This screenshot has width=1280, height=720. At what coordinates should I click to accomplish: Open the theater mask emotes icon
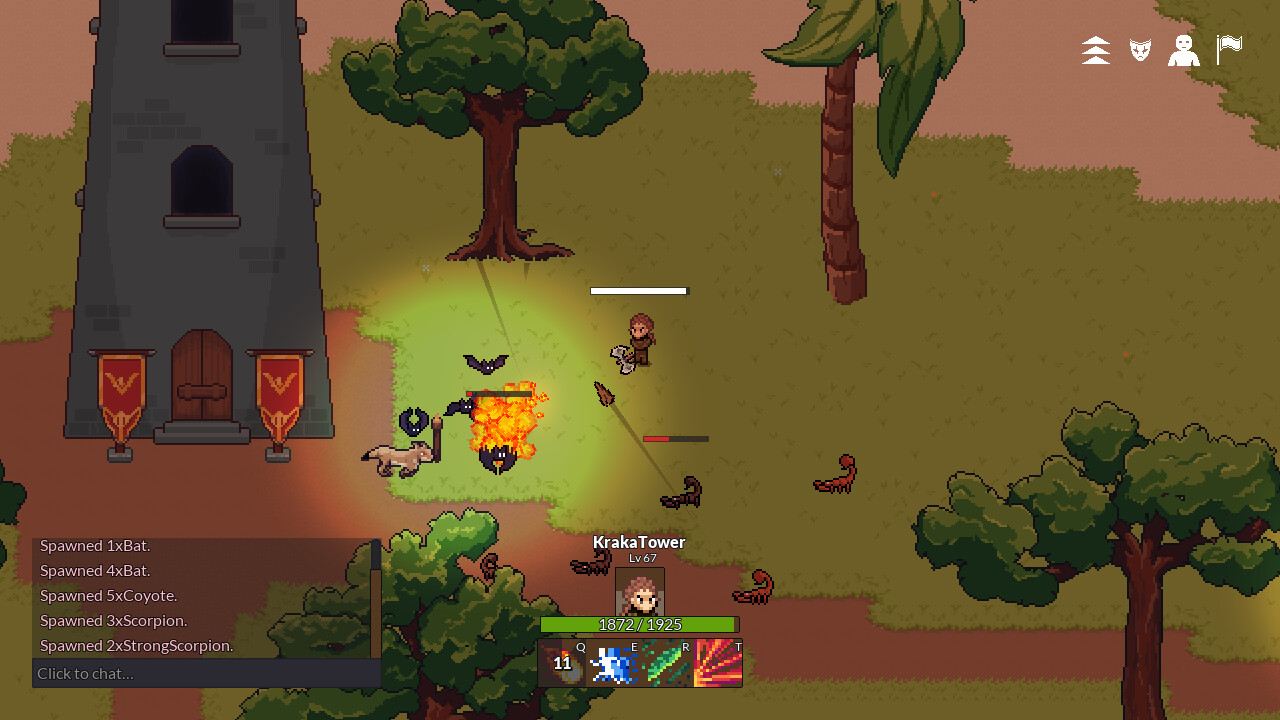click(x=1139, y=50)
